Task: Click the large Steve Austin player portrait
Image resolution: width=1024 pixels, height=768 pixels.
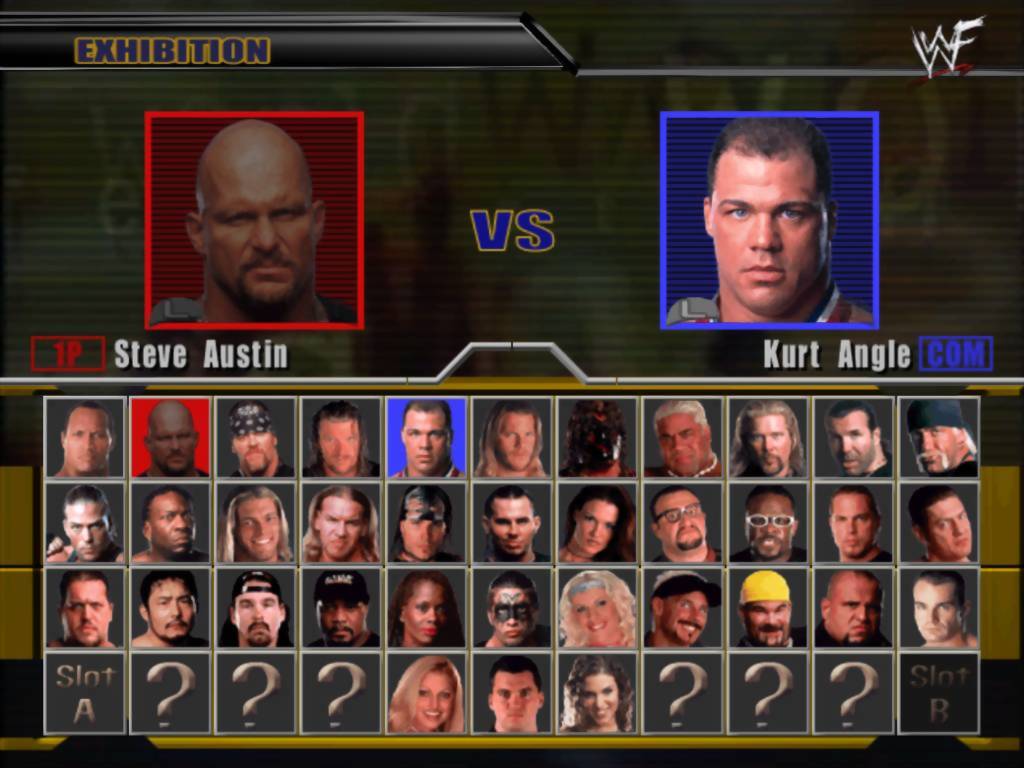Action: coord(254,220)
